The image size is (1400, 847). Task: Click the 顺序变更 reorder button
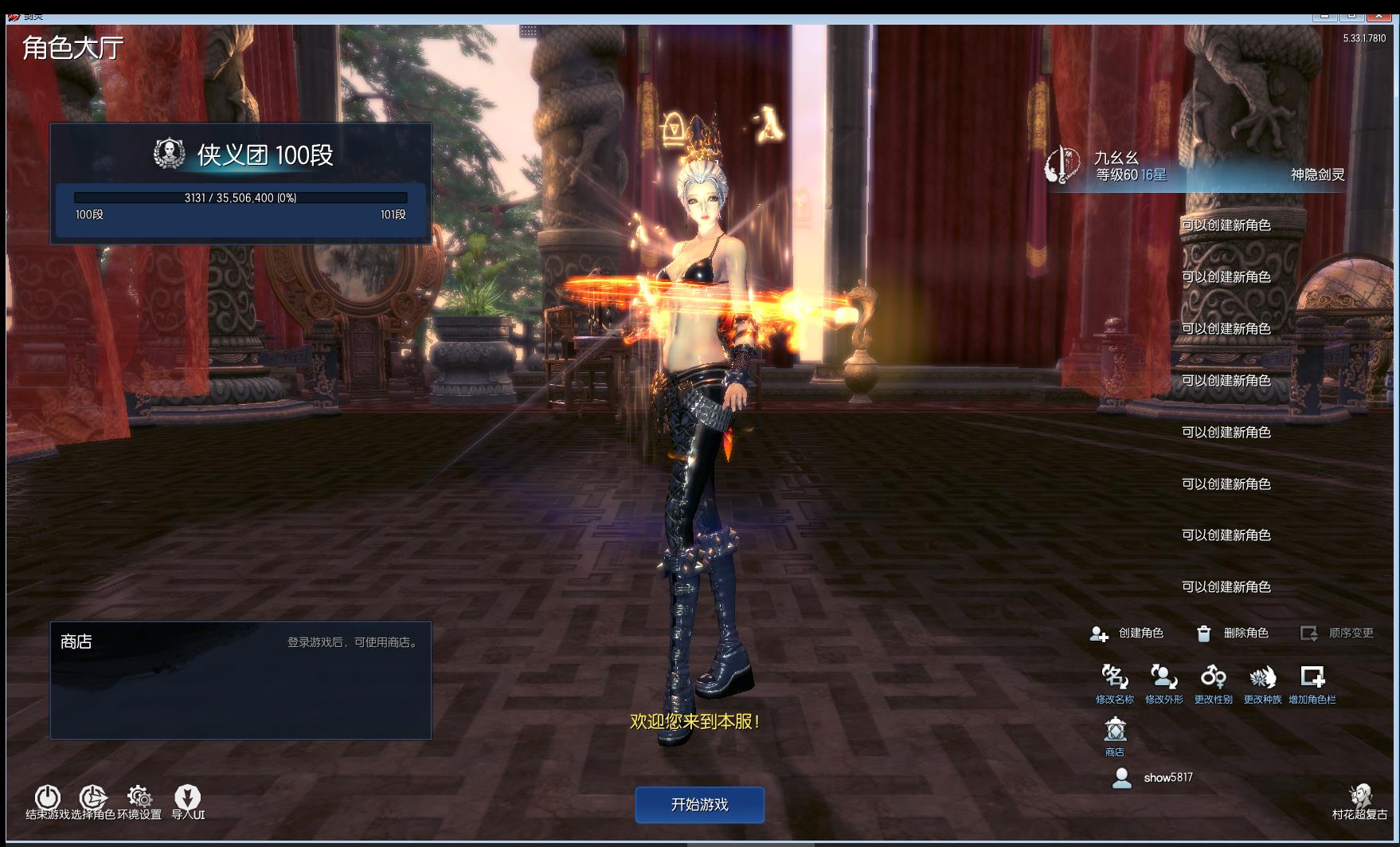point(1338,633)
